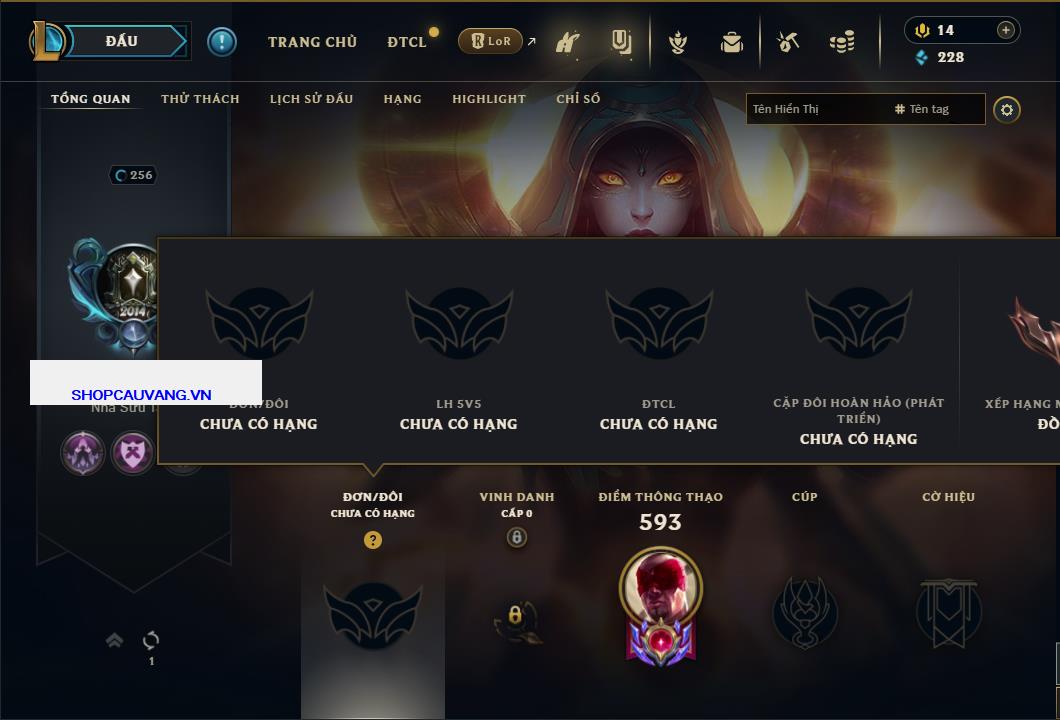Viewport: 1060px width, 720px height.
Task: Select the TỔNG QUAN tab
Action: [90, 99]
